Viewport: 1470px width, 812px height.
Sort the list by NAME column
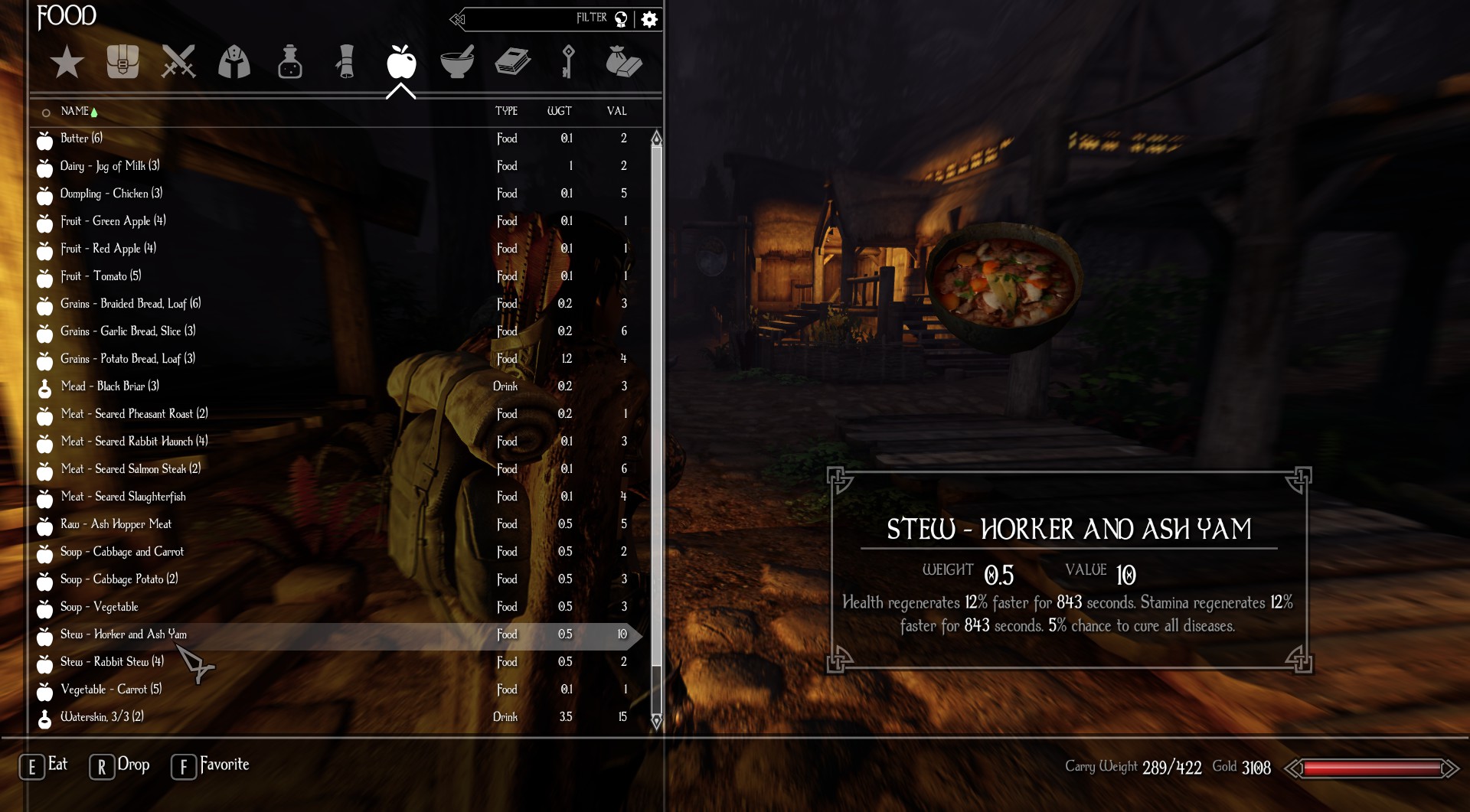click(75, 111)
